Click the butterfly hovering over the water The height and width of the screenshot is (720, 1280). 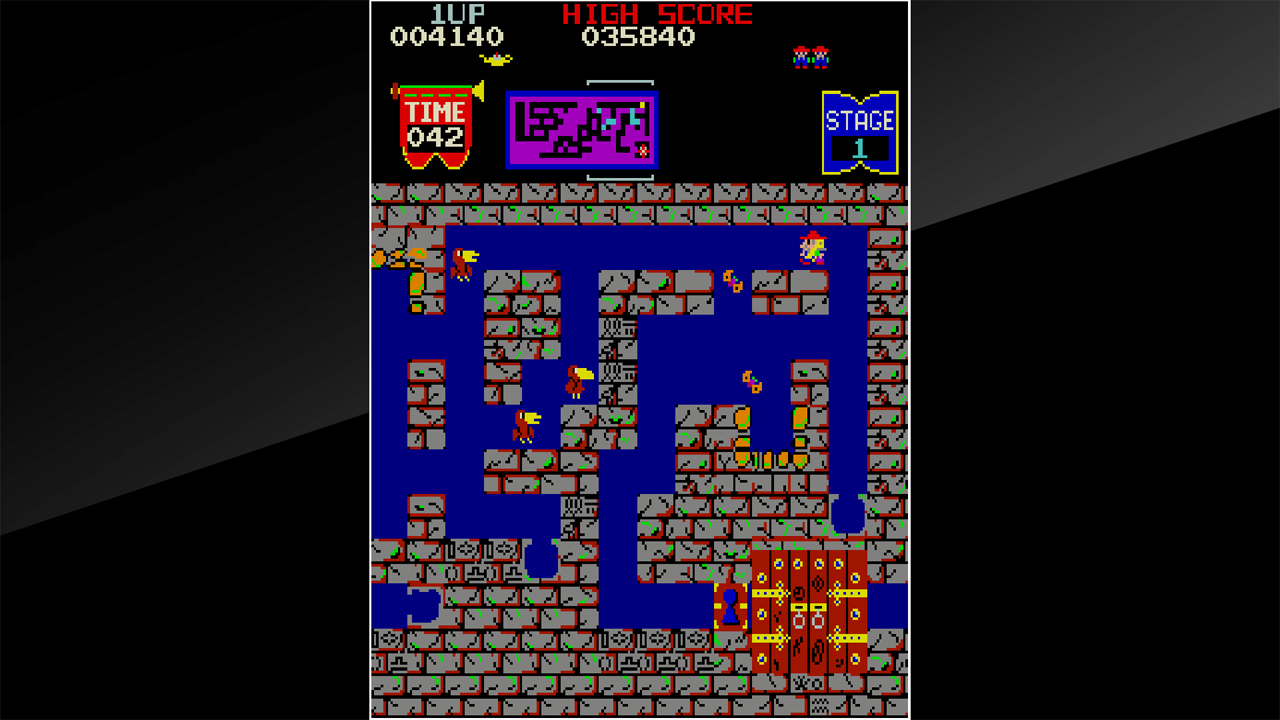[733, 280]
